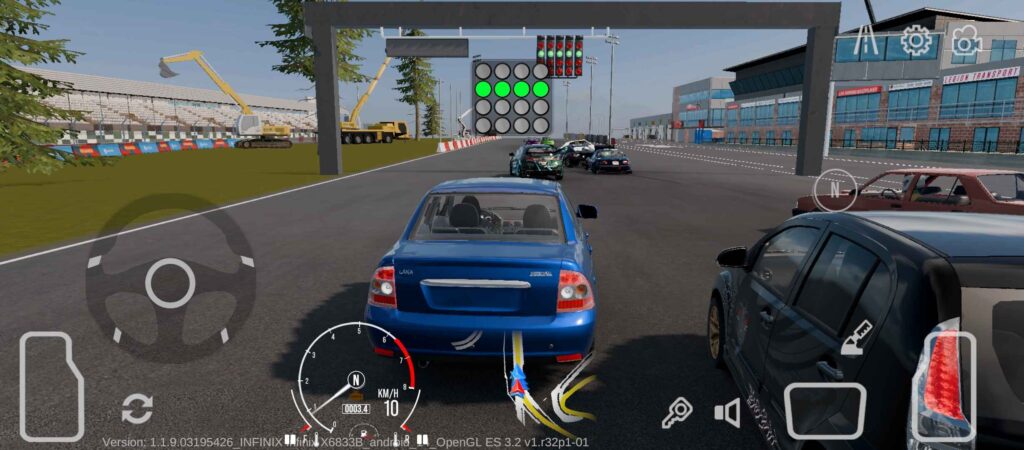This screenshot has width=1024, height=450.
Task: Tap the wide brake pedal
Action: coord(823,409)
